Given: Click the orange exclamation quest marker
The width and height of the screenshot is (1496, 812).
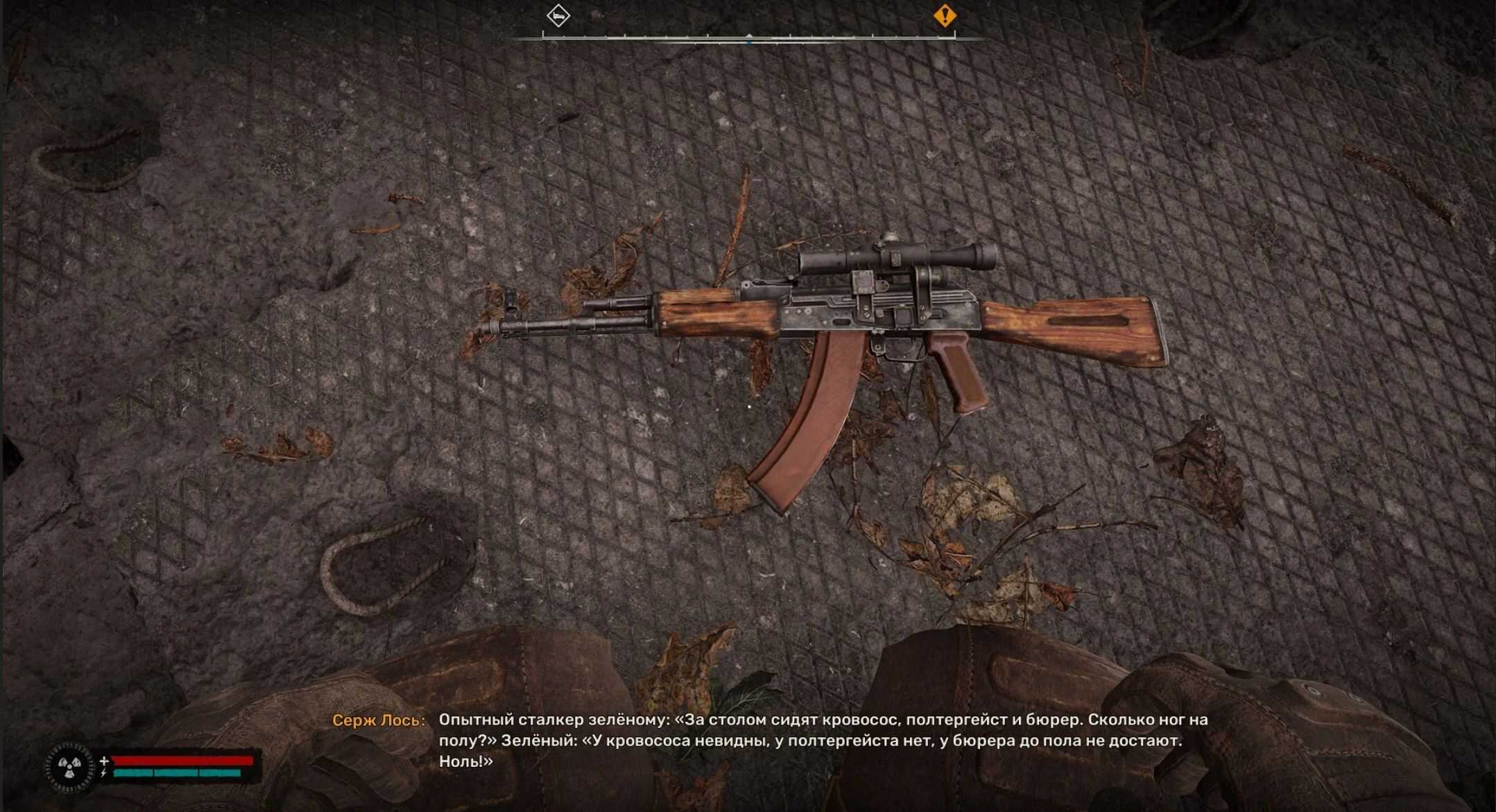Looking at the screenshot, I should click(944, 15).
